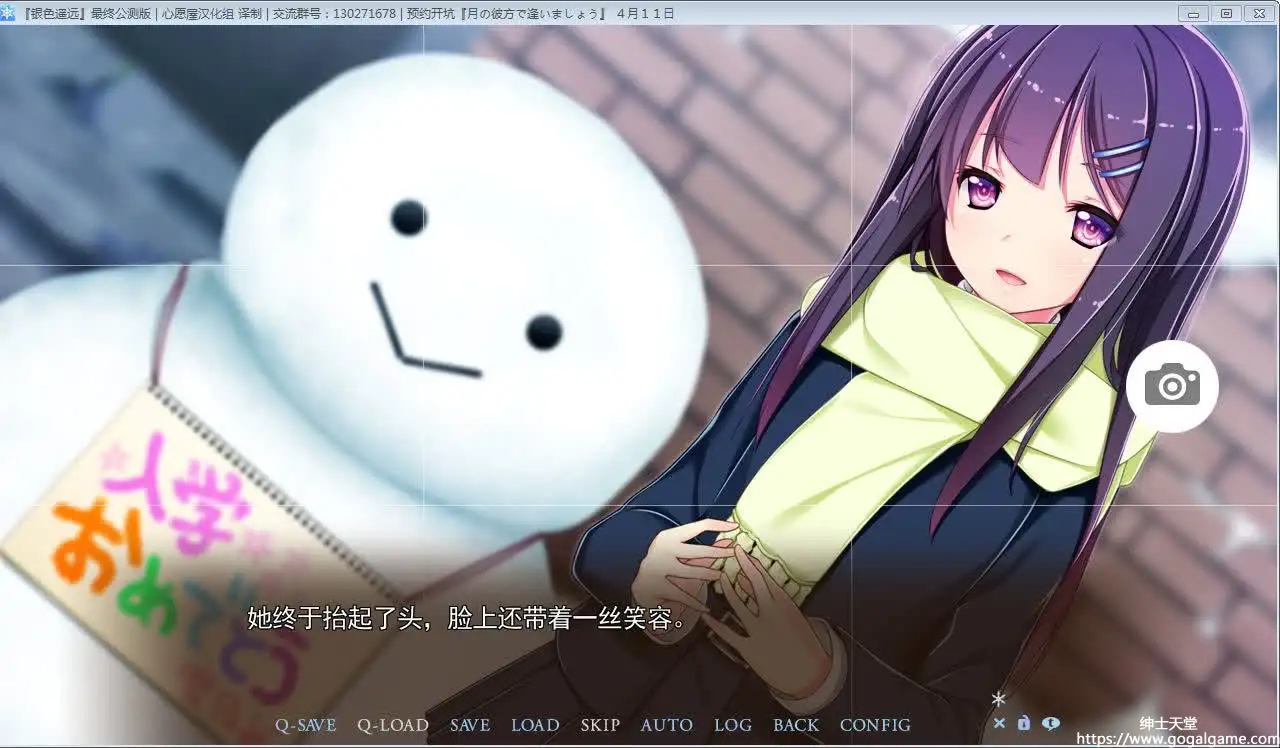This screenshot has height=748, width=1280.
Task: Click the maximize button on the title bar
Action: pyautogui.click(x=1226, y=14)
